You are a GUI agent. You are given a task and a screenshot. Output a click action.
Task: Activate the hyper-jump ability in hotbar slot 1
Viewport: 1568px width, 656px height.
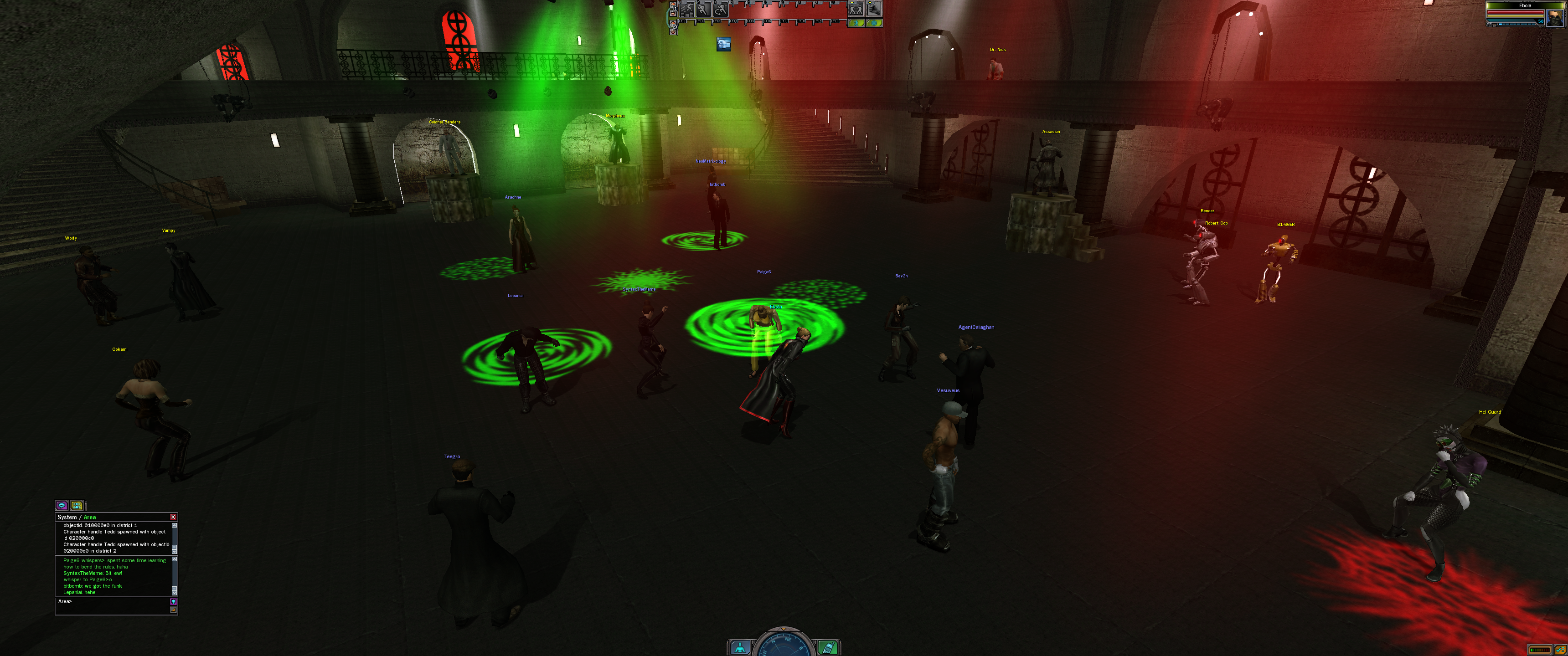[687, 9]
